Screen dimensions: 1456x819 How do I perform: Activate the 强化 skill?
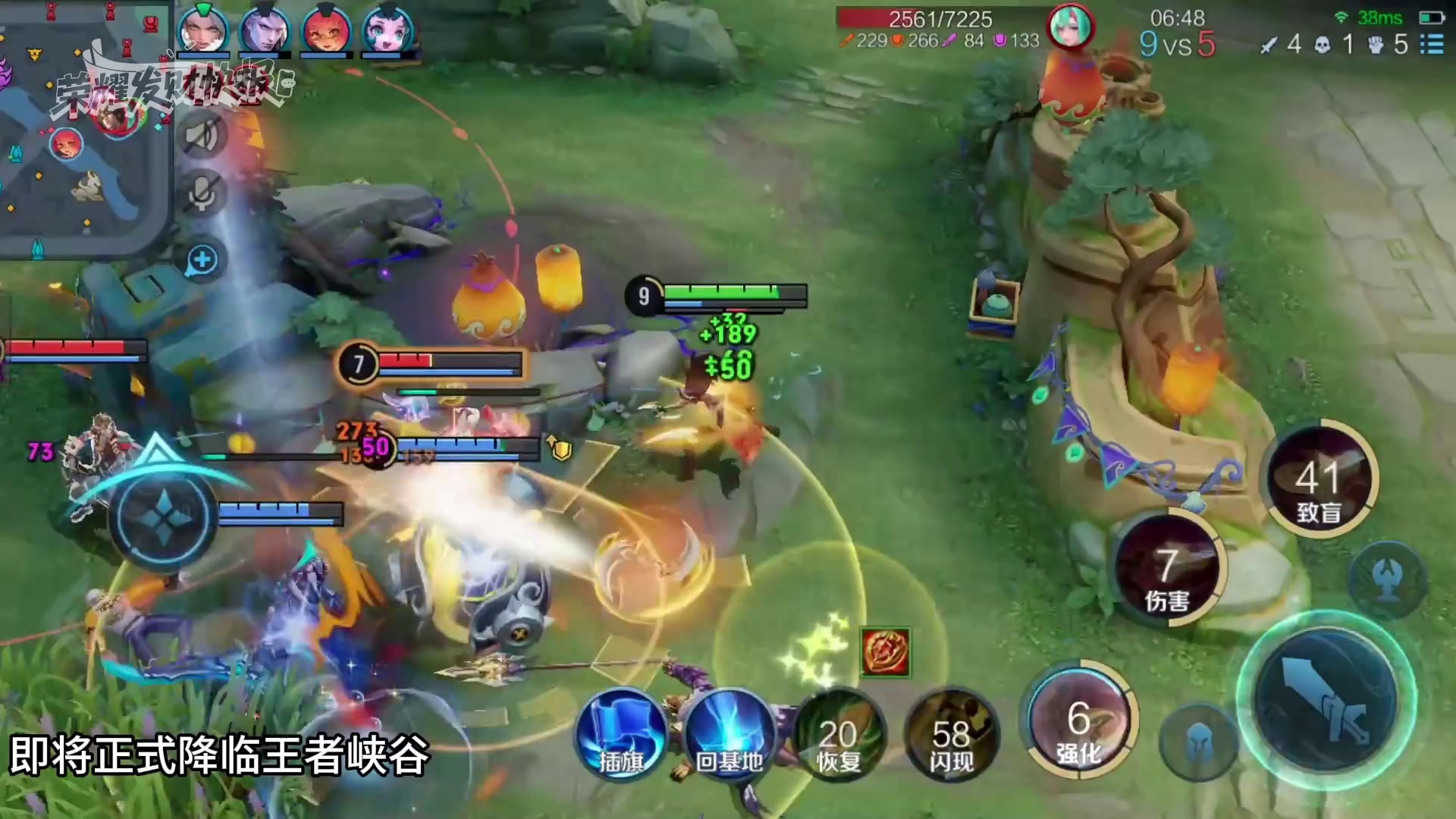tap(1078, 719)
